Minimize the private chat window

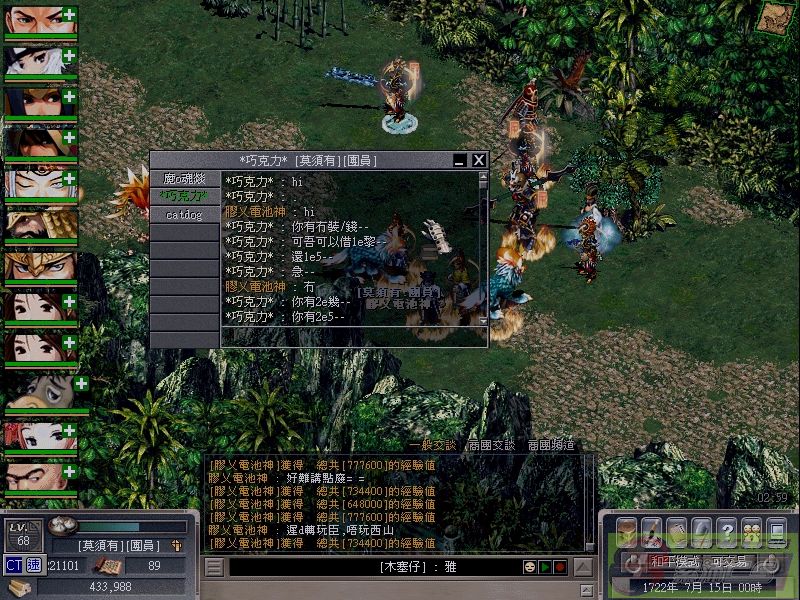click(x=460, y=160)
